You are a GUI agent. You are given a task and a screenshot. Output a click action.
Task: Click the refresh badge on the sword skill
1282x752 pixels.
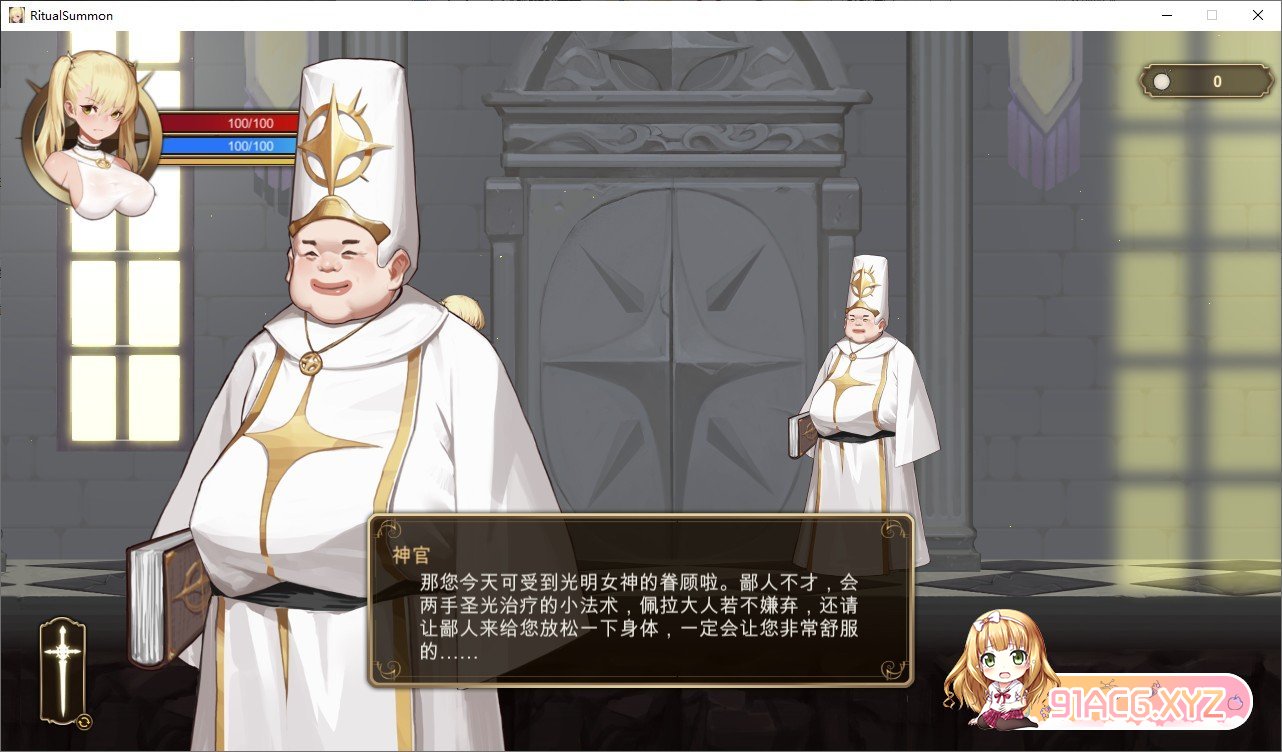tap(85, 720)
